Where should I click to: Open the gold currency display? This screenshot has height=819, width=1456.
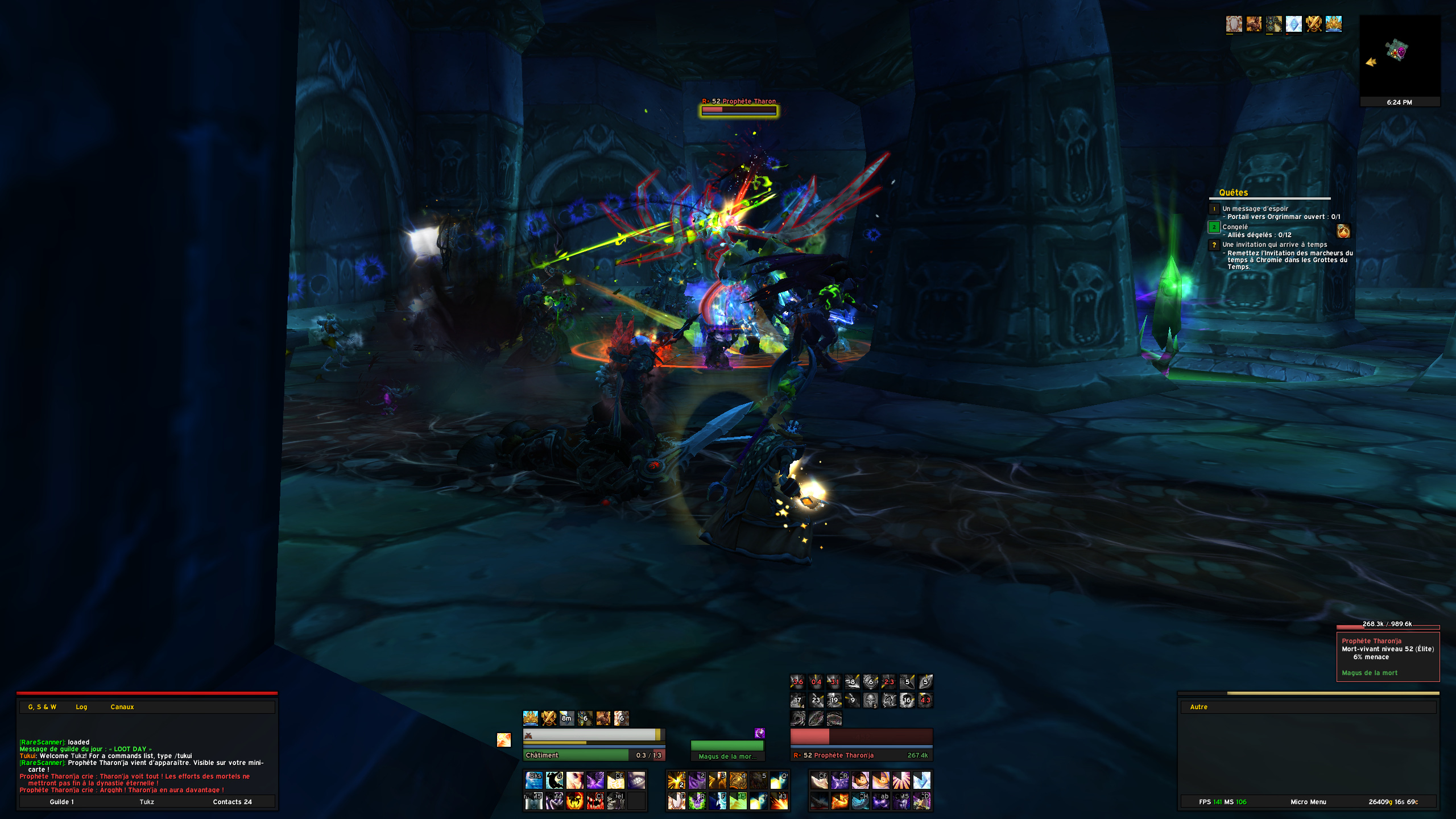pos(1393,802)
